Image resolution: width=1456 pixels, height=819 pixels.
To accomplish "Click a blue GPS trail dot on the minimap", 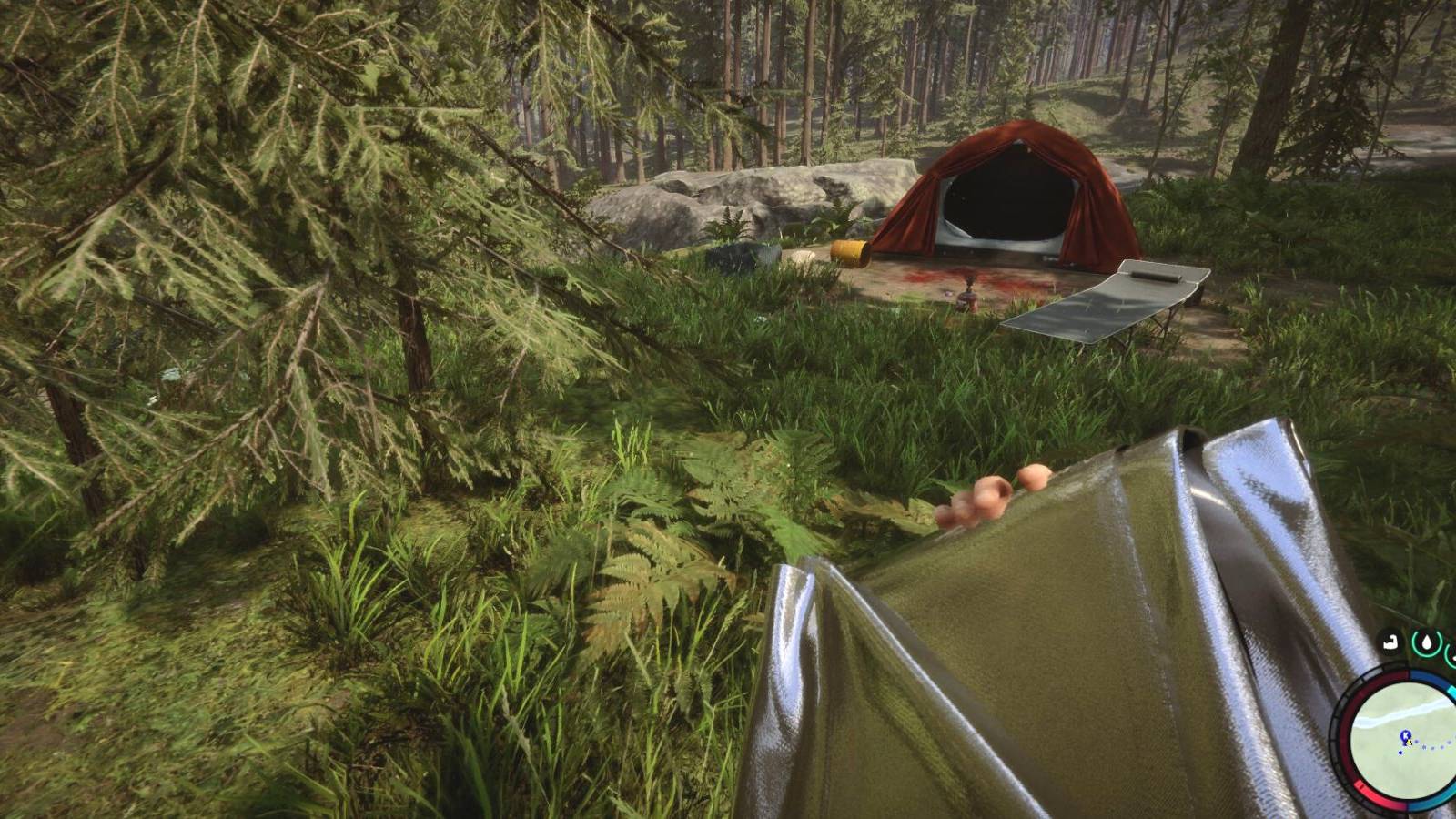I will (1424, 746).
